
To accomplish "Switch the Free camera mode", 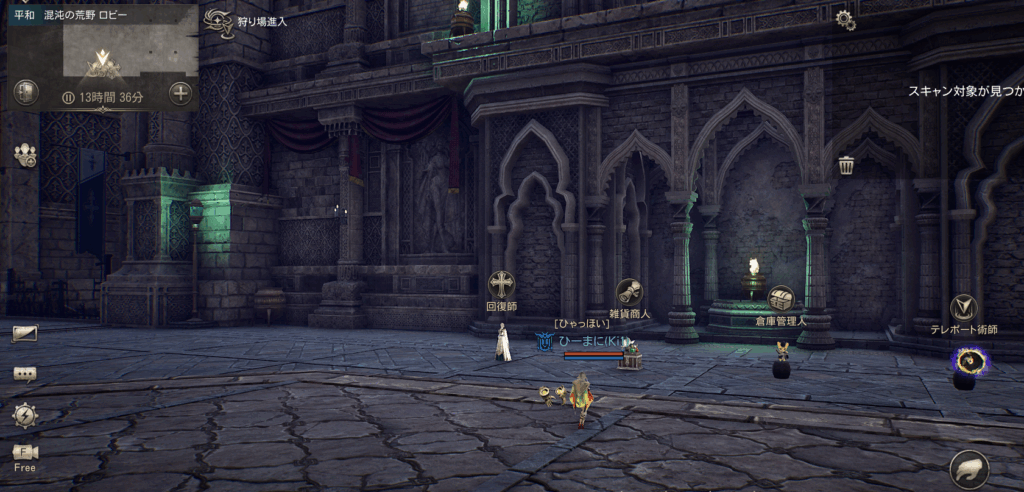I will [25, 456].
